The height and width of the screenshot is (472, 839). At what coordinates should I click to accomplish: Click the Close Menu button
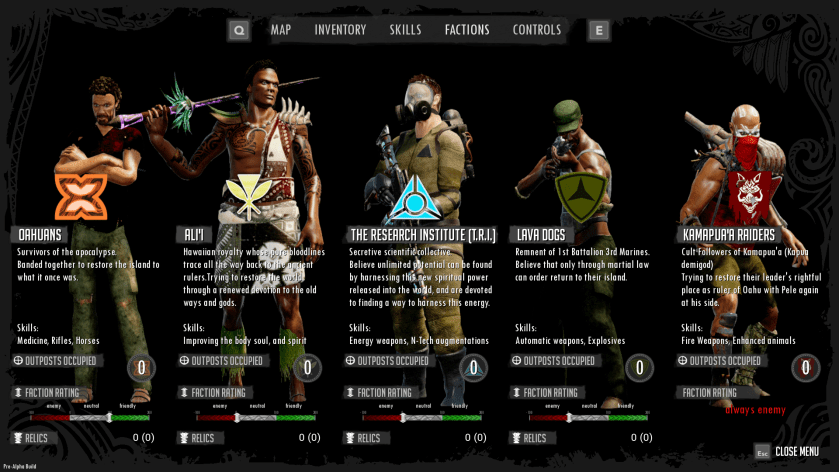(796, 451)
